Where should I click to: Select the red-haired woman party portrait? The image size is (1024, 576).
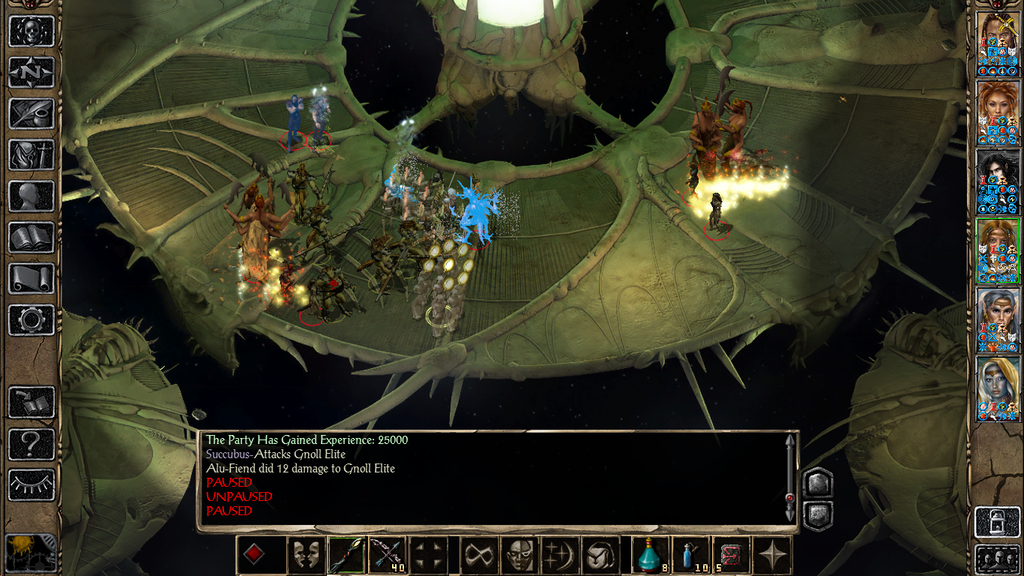click(x=997, y=113)
